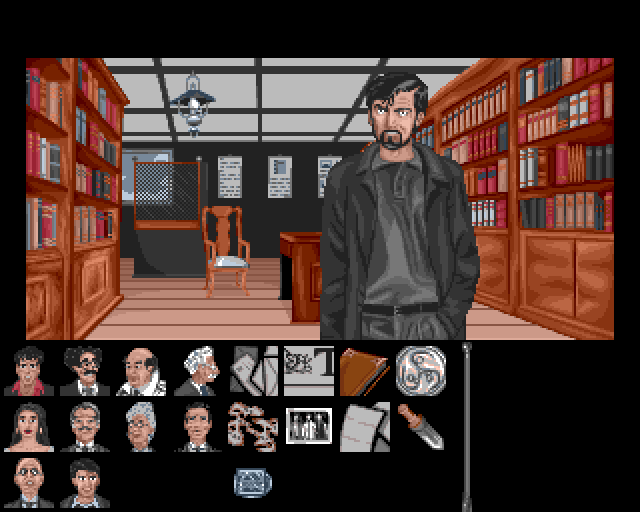
Task: Choose the dagger from the inventory
Action: (x=420, y=427)
